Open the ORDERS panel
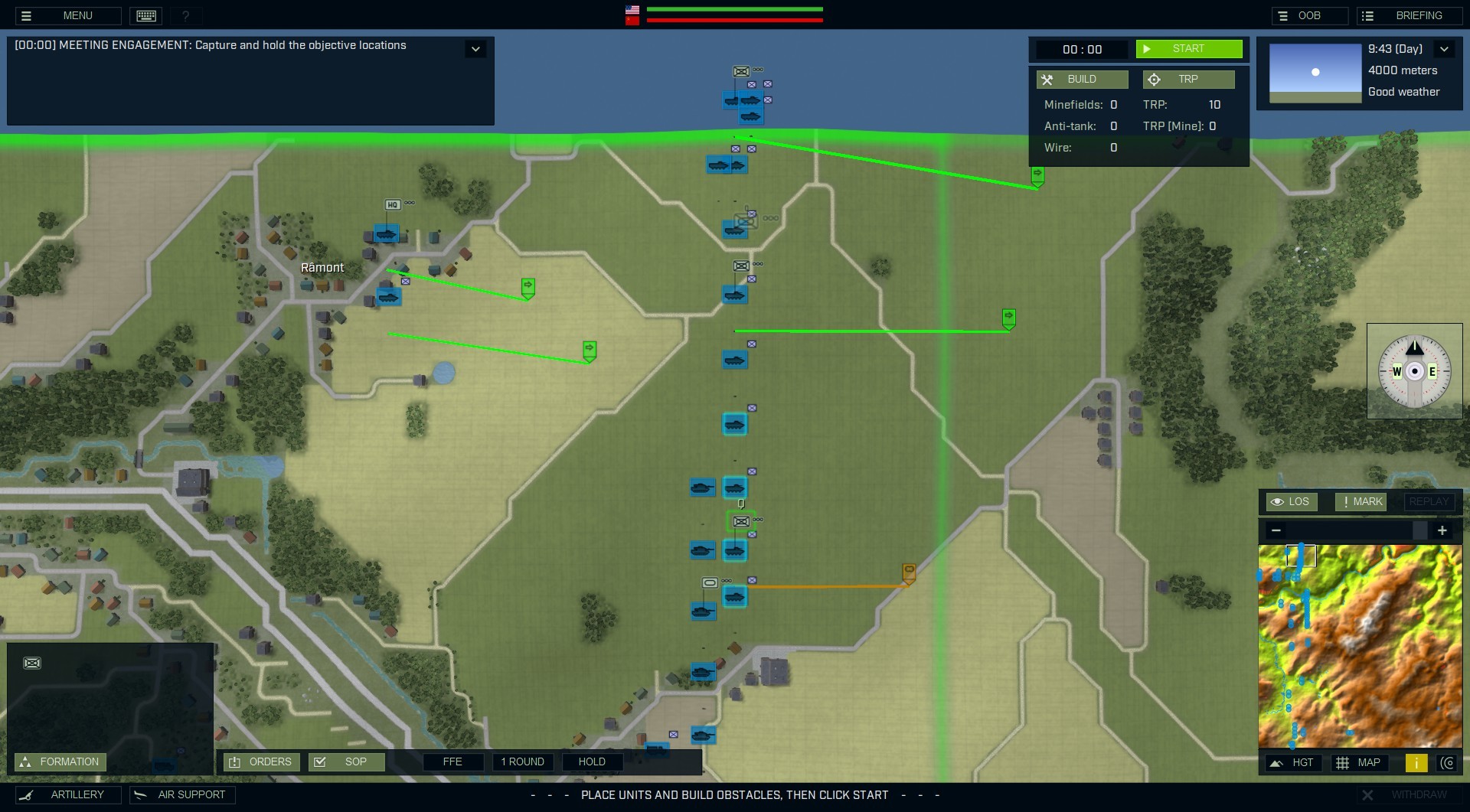The width and height of the screenshot is (1470, 812). coord(261,762)
